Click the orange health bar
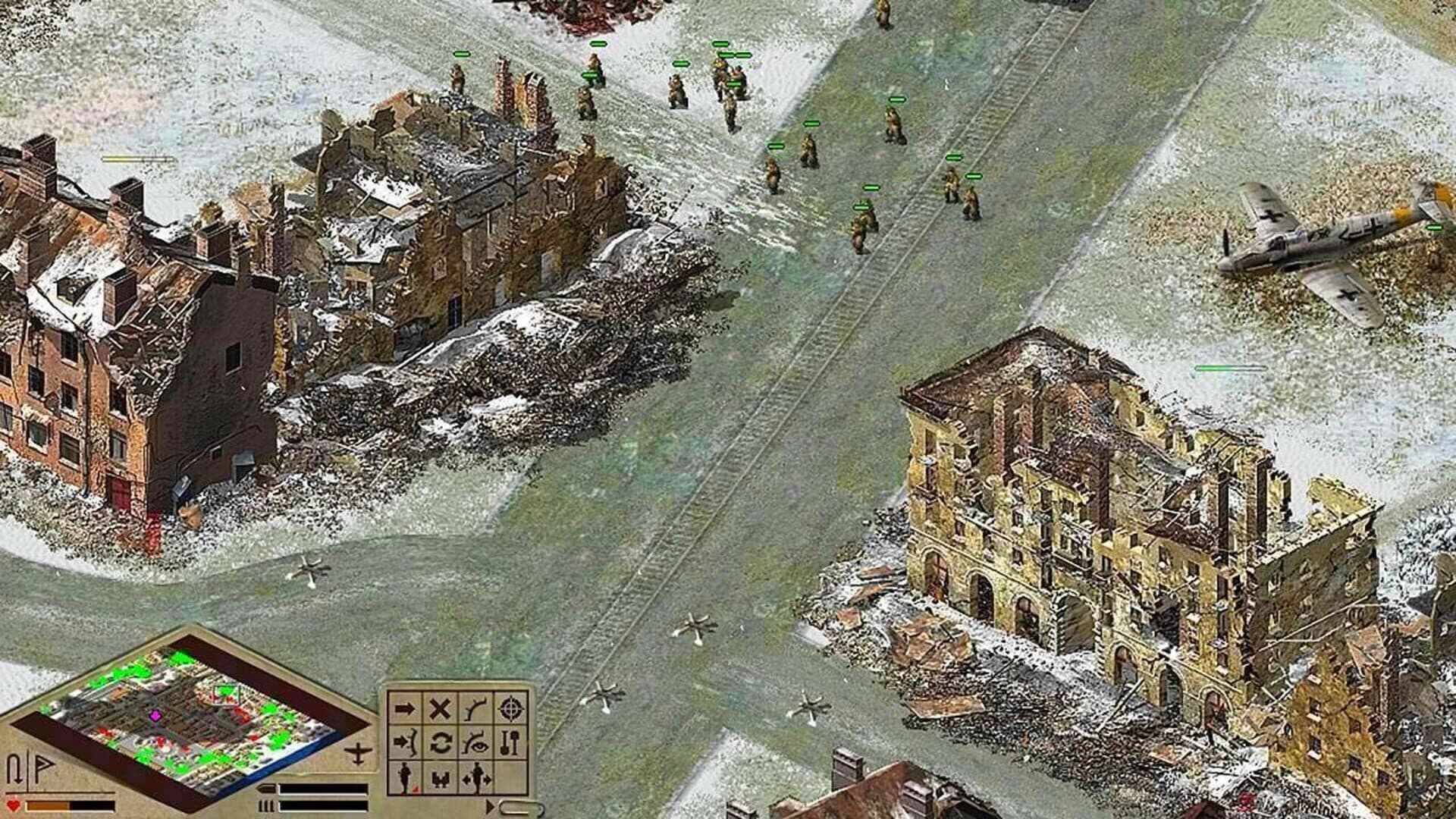 (x=49, y=807)
